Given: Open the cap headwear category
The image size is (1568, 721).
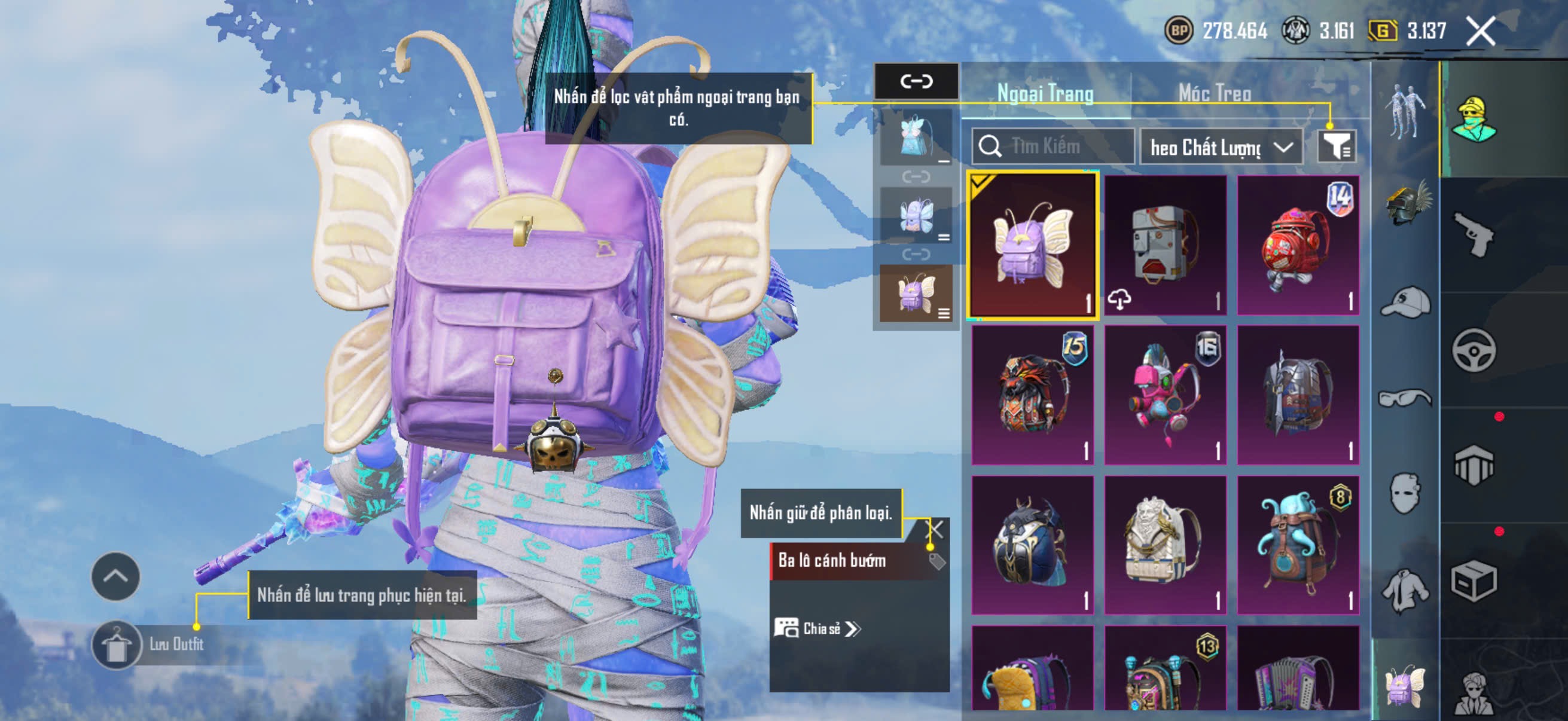Looking at the screenshot, I should 1406,303.
